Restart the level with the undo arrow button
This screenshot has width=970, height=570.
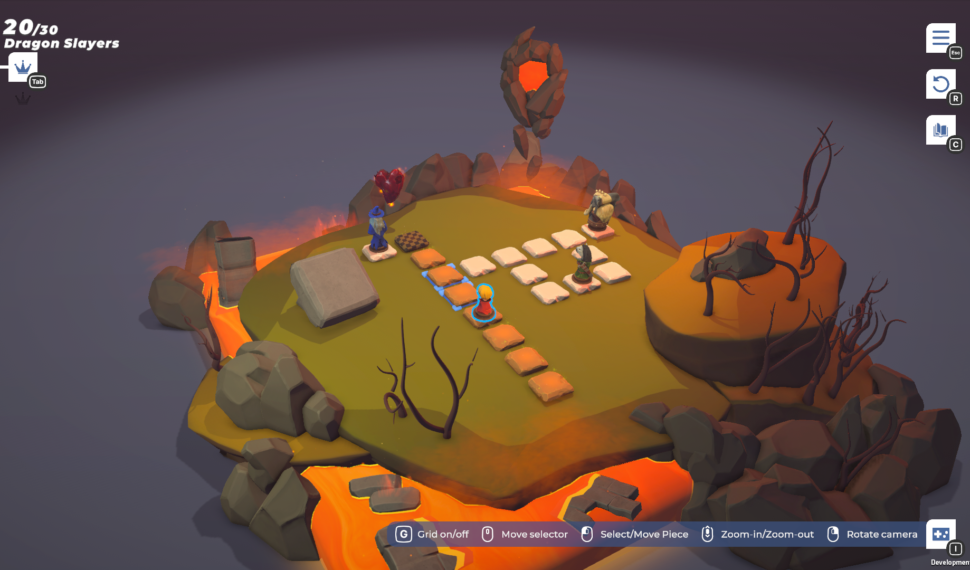pos(940,84)
